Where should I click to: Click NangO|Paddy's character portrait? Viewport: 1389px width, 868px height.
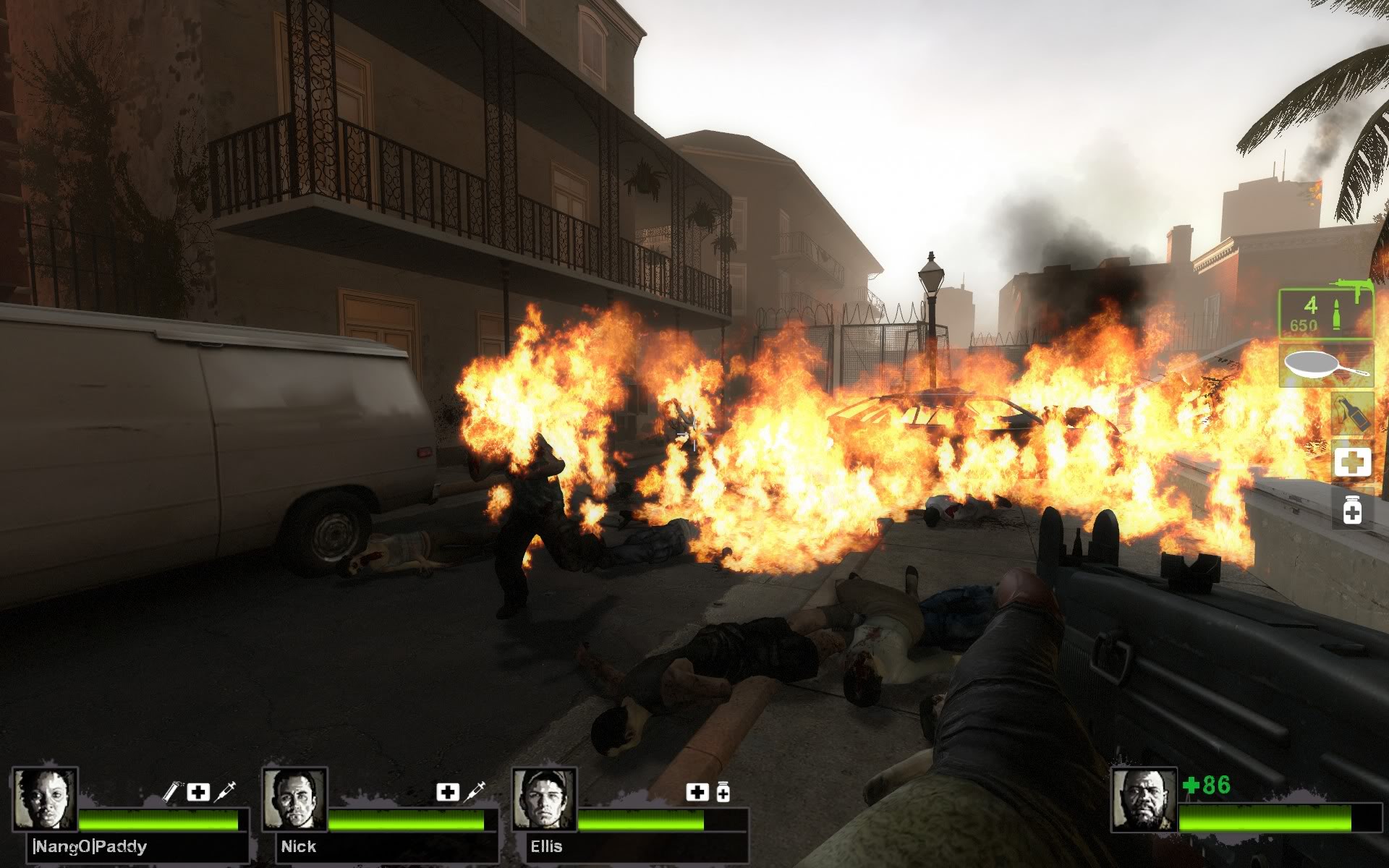[45, 799]
